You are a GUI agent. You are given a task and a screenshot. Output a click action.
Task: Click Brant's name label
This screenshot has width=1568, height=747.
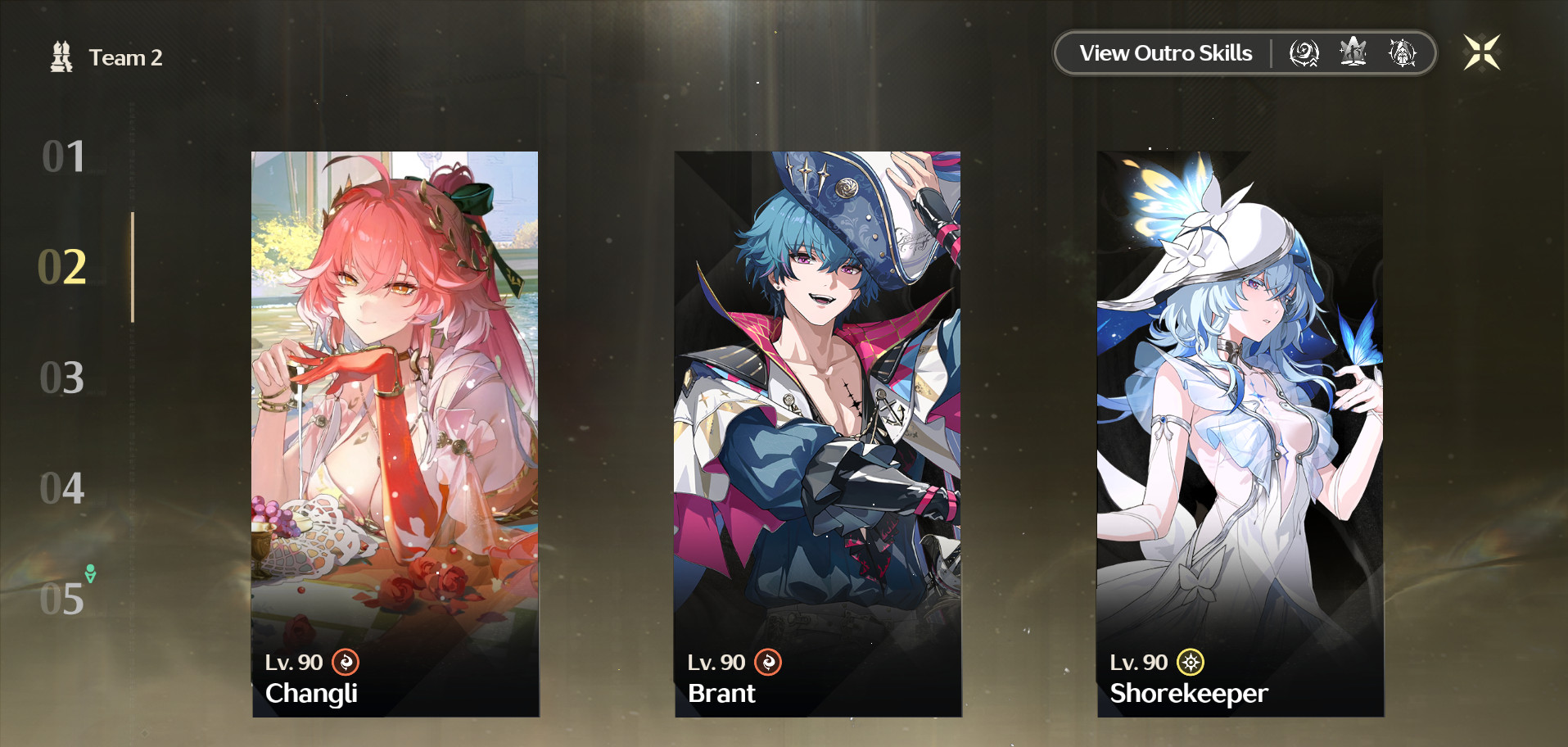pyautogui.click(x=722, y=693)
